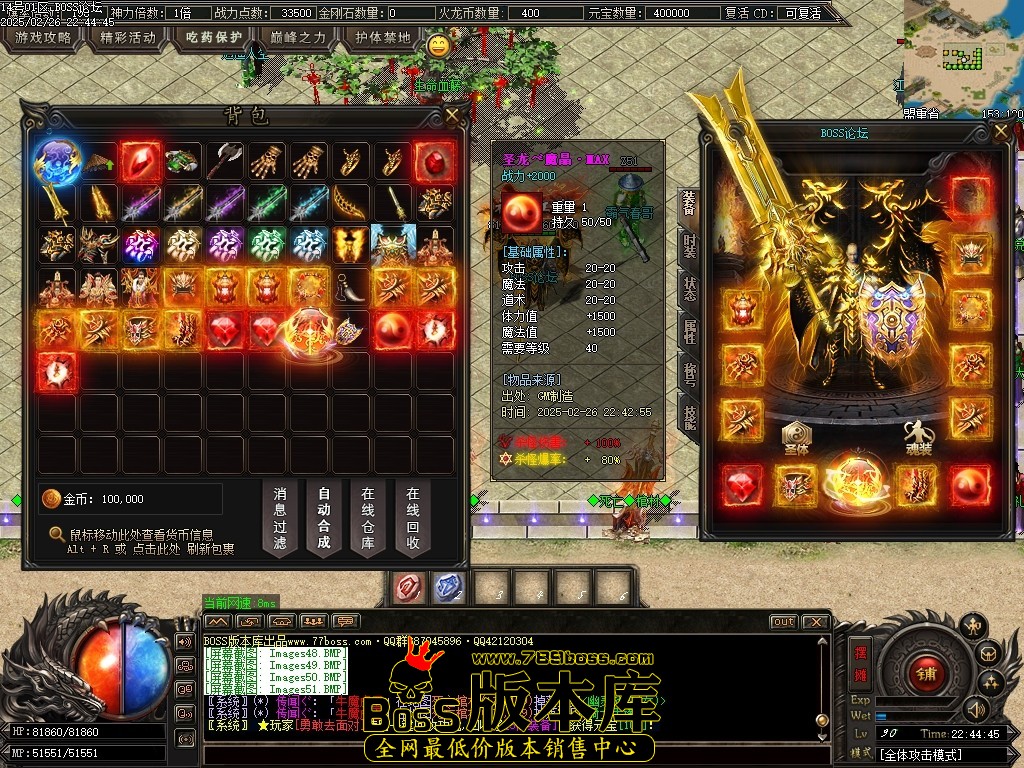Open the 巅峰之力 menu
Image resolution: width=1024 pixels, height=768 pixels.
(299, 38)
